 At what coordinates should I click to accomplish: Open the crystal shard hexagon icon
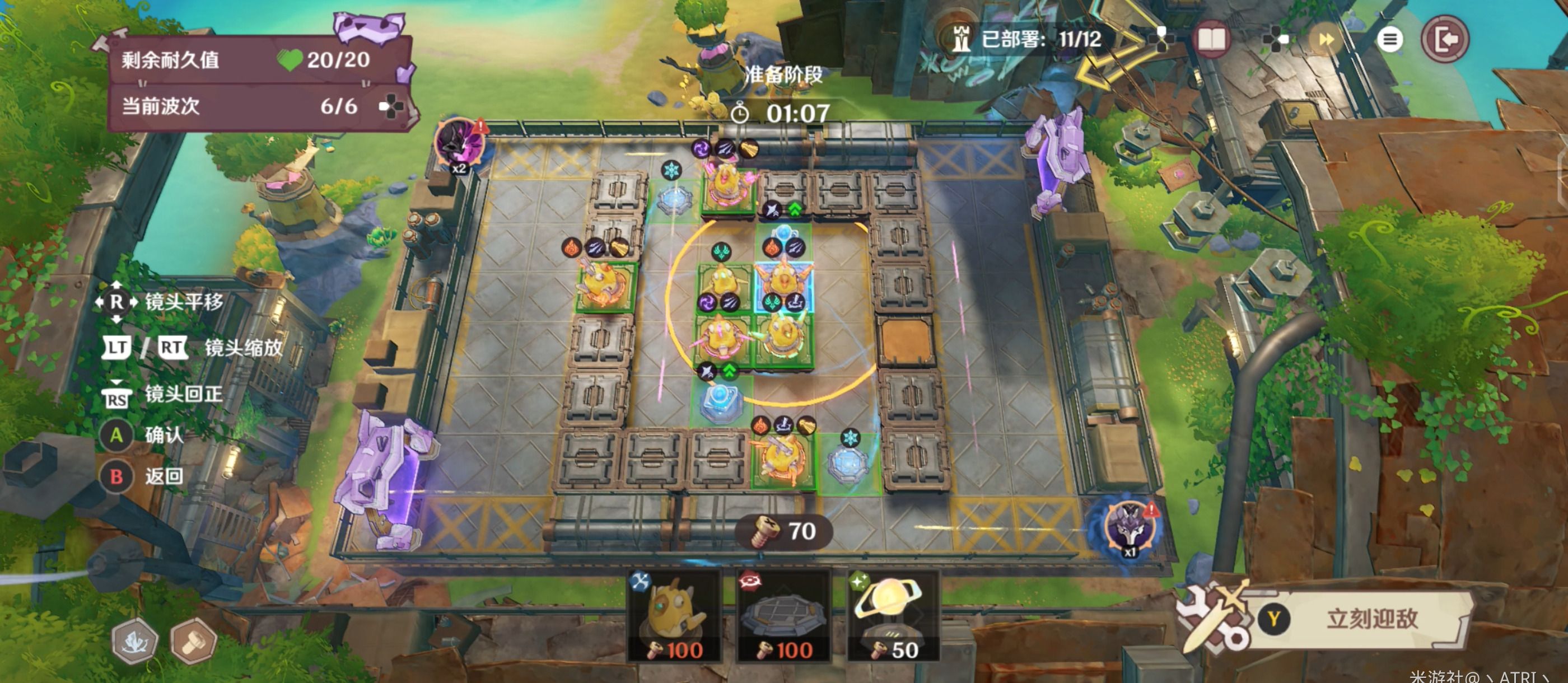(134, 640)
